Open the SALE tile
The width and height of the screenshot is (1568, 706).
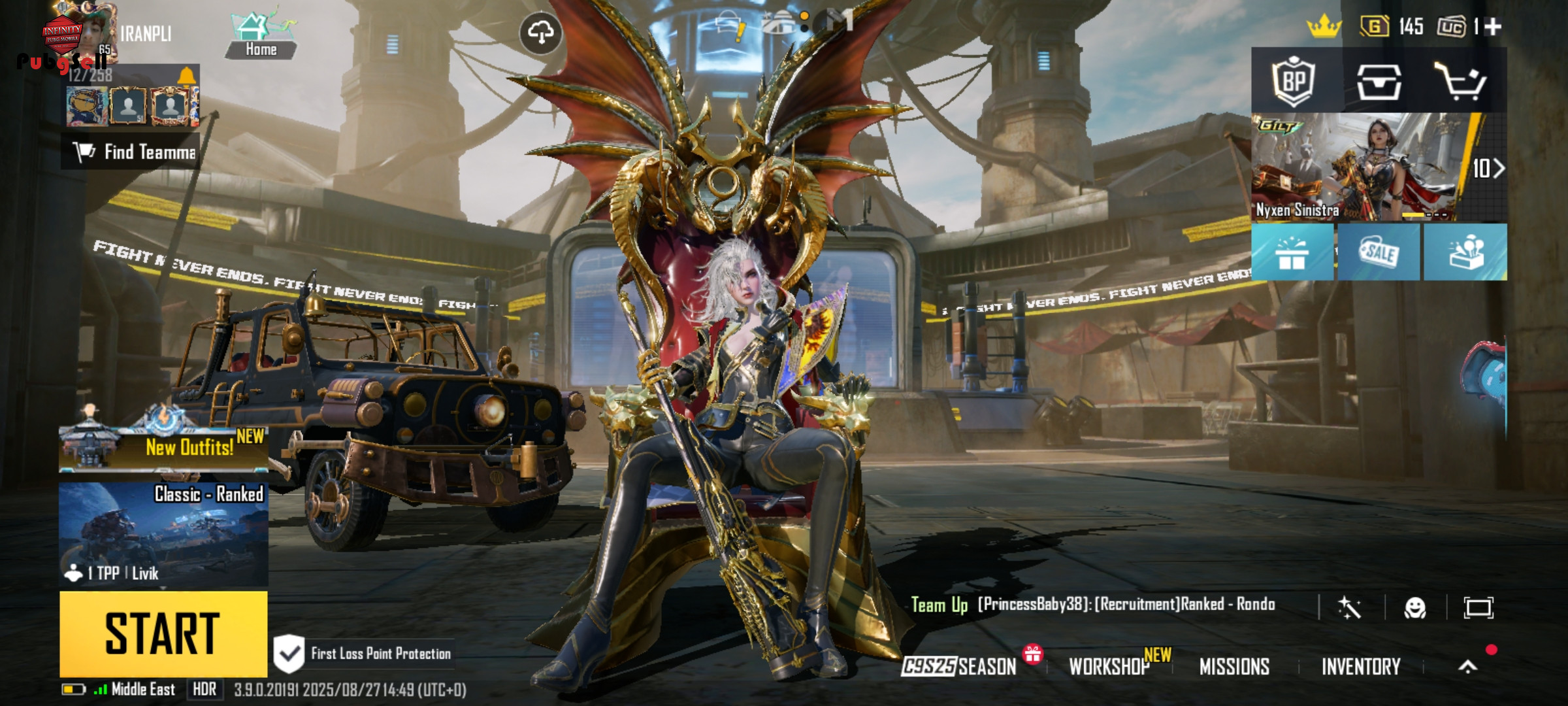pos(1379,252)
